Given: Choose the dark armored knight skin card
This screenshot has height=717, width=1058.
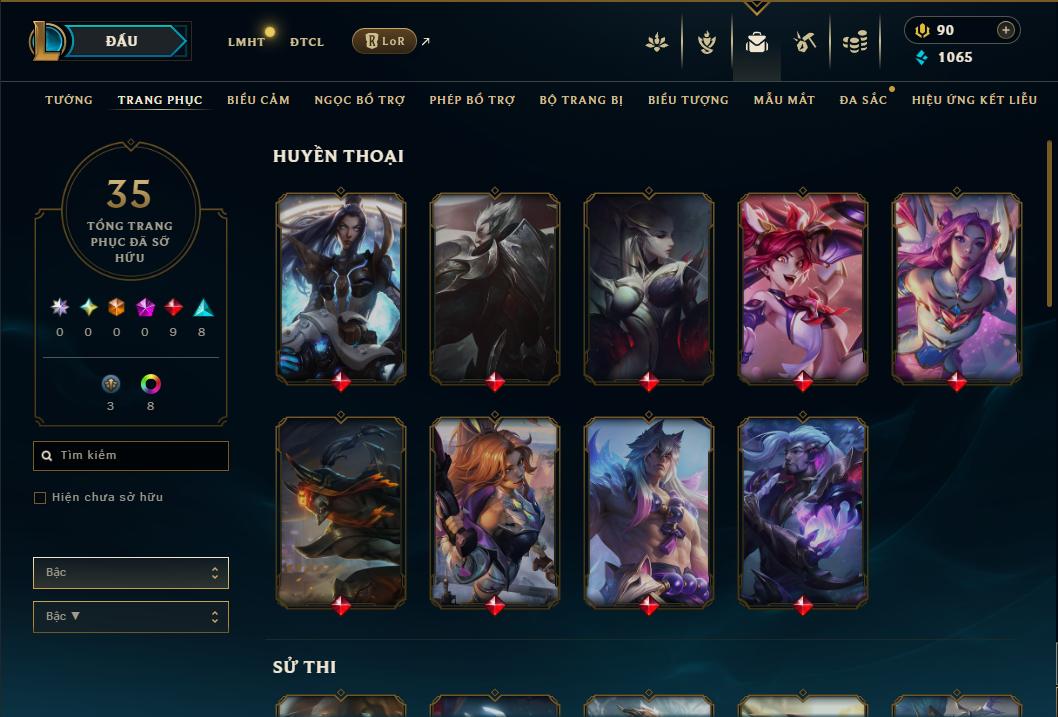Looking at the screenshot, I should coord(495,287).
